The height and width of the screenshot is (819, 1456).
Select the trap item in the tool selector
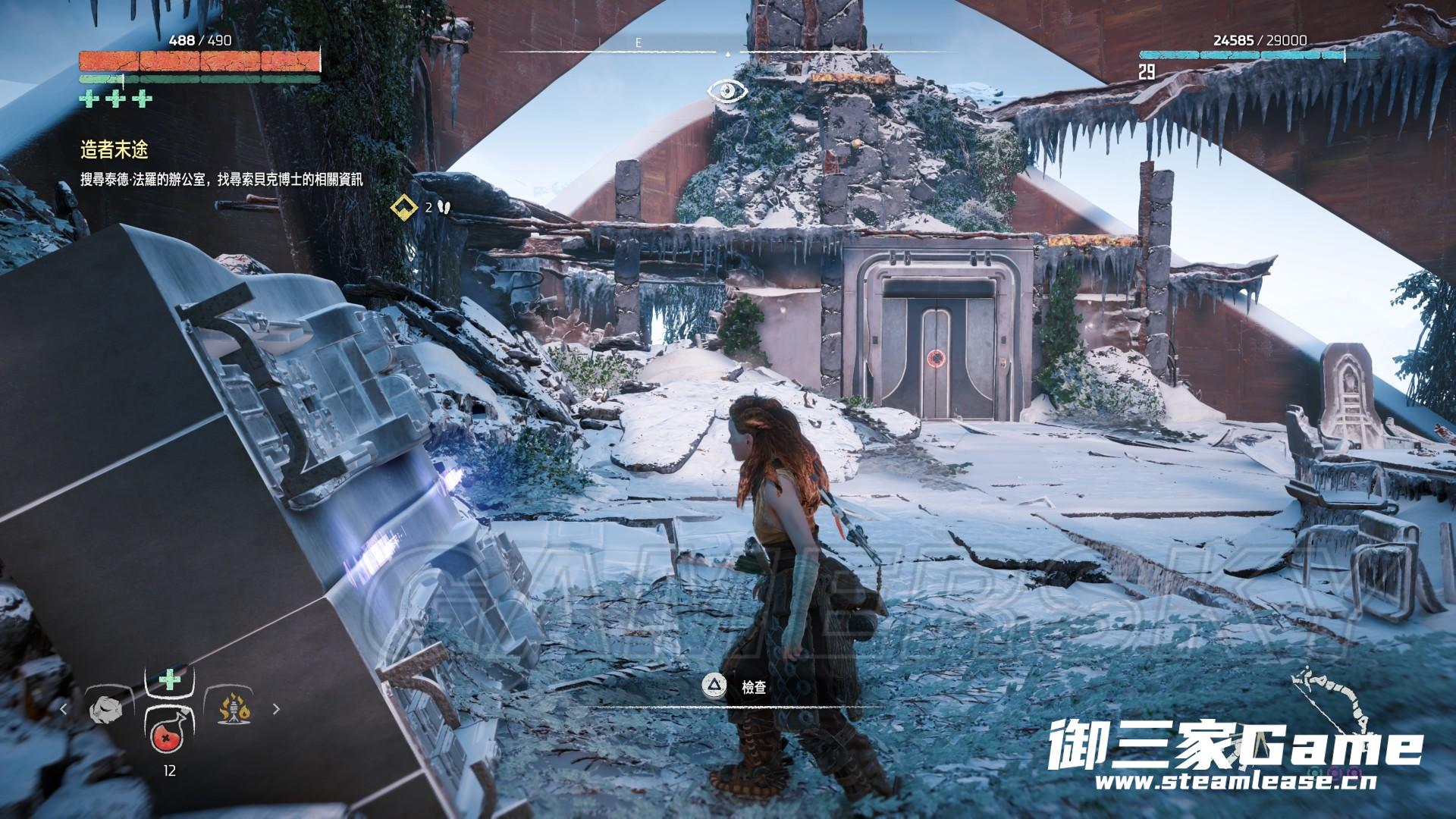[x=234, y=711]
